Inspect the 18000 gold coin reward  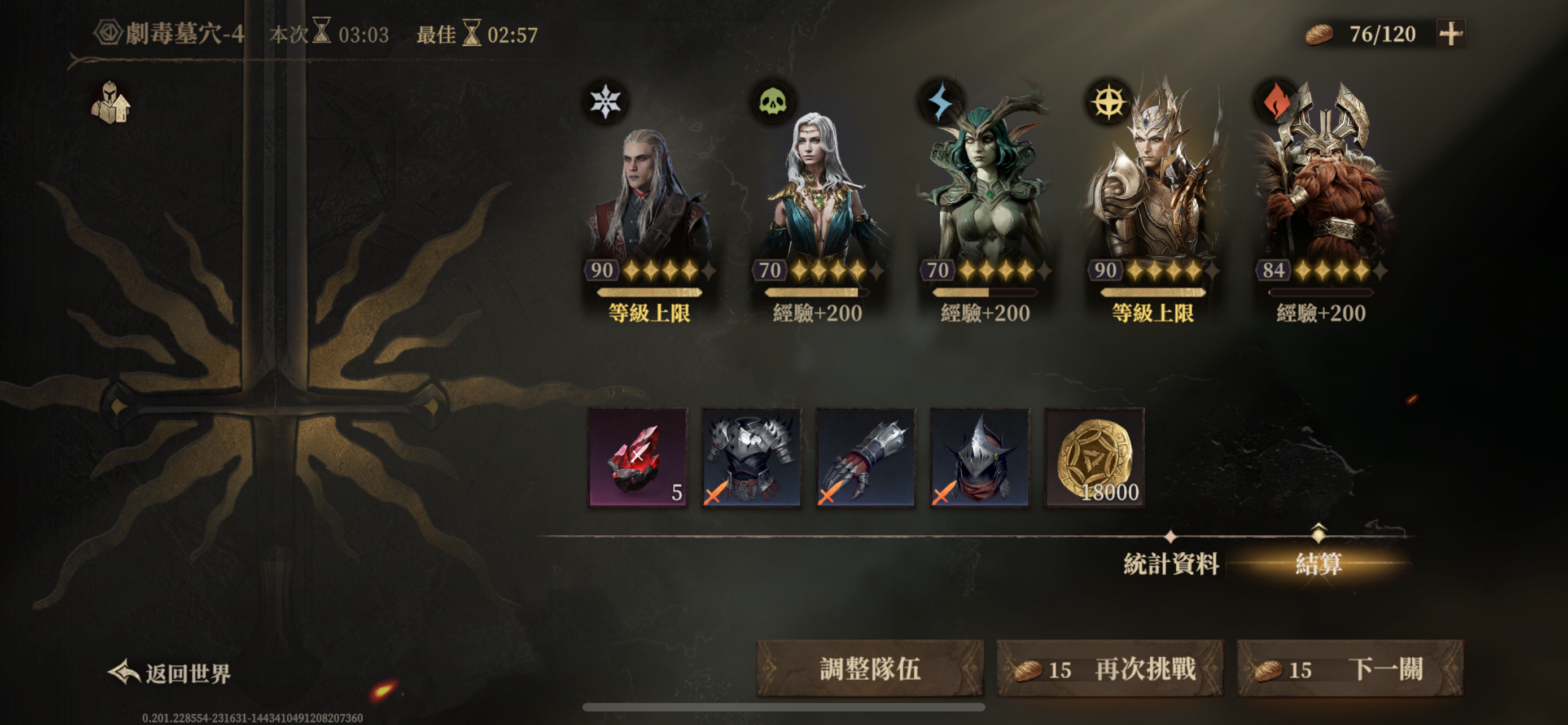(1094, 457)
